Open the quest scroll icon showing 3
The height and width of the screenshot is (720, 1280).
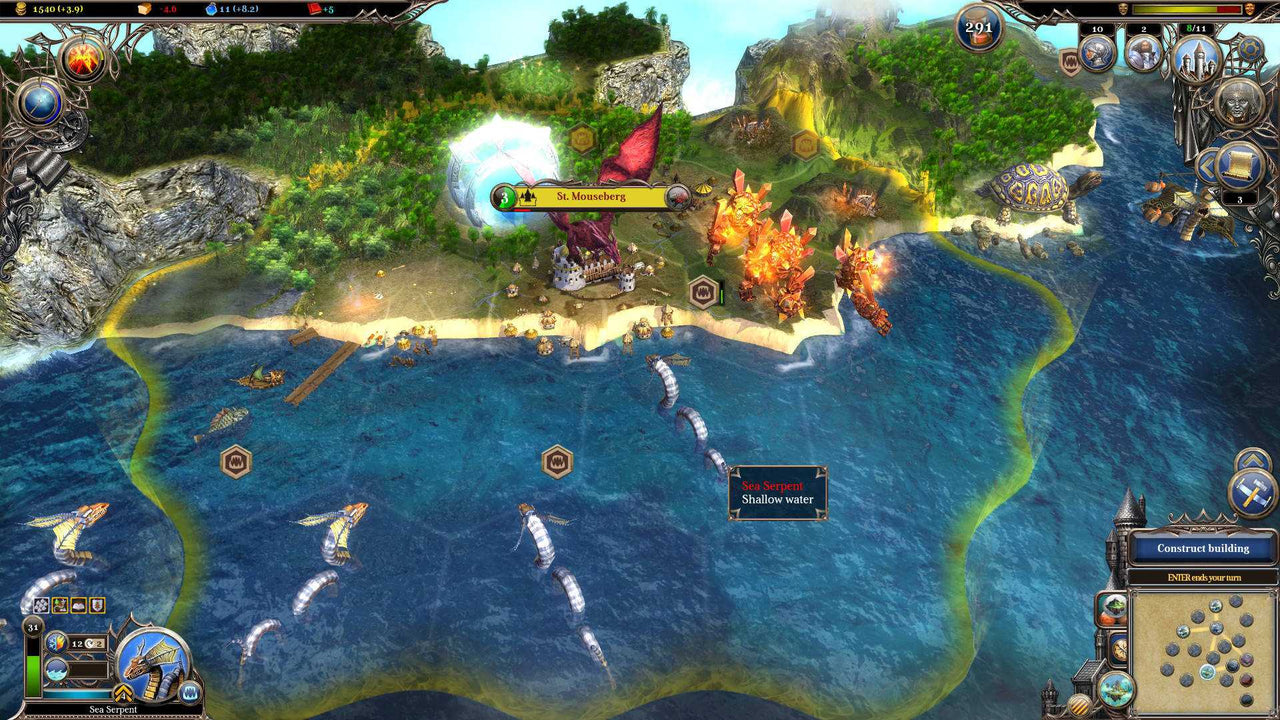(1238, 164)
